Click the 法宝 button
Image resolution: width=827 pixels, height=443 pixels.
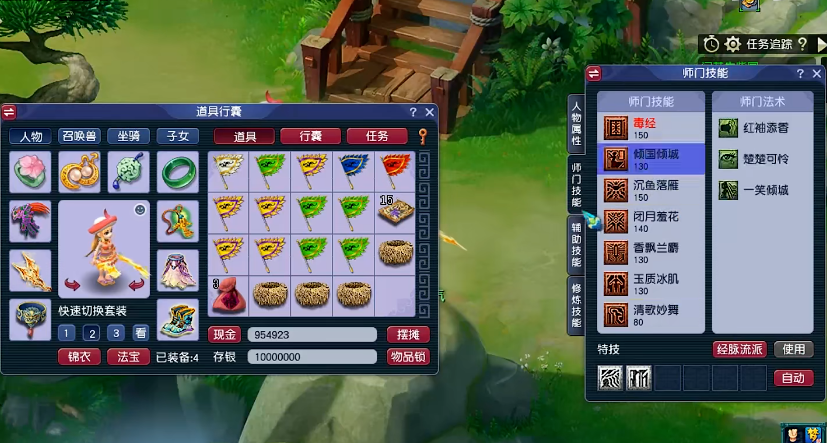(127, 356)
